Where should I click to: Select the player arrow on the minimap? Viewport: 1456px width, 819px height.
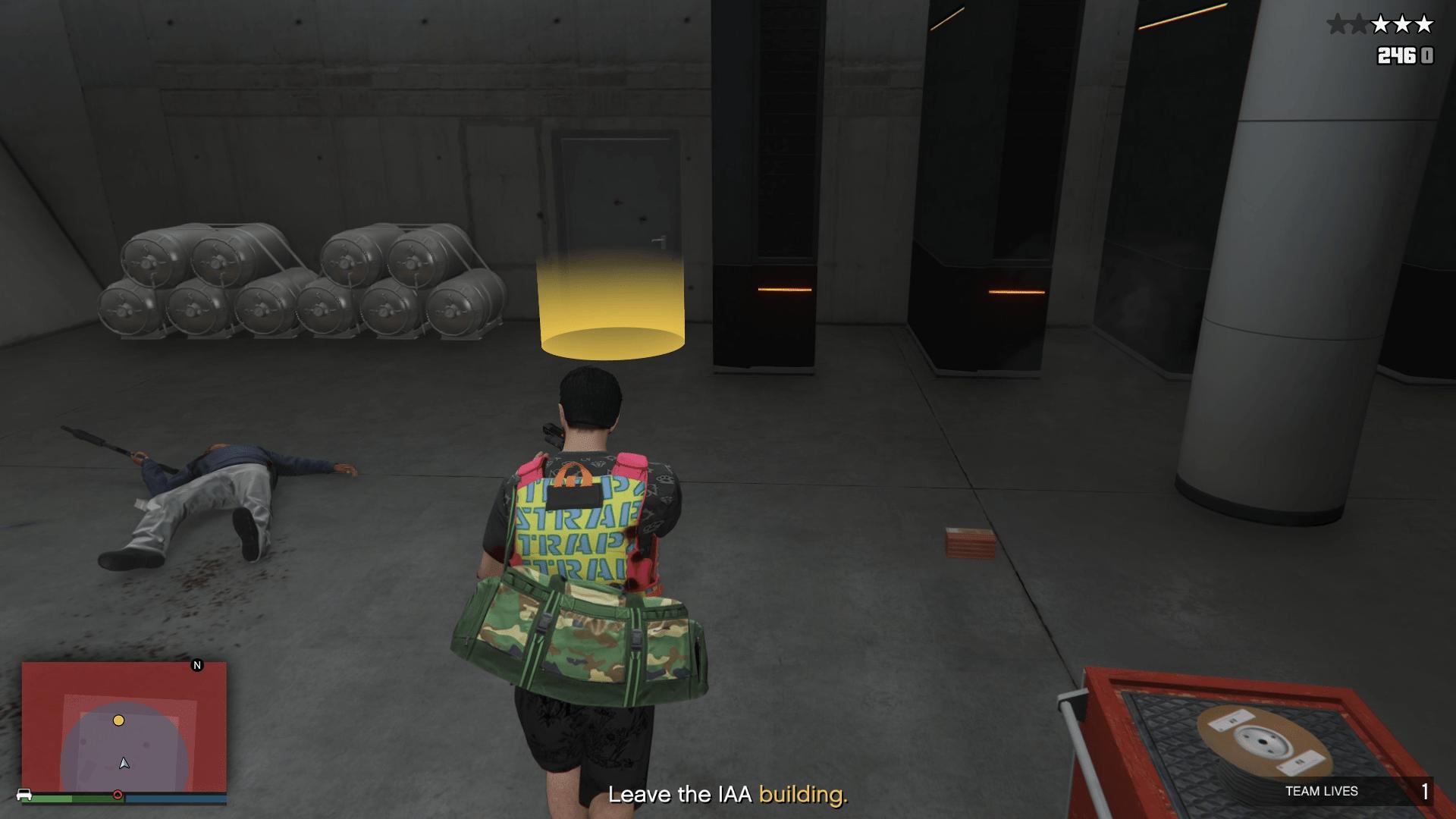pos(124,764)
